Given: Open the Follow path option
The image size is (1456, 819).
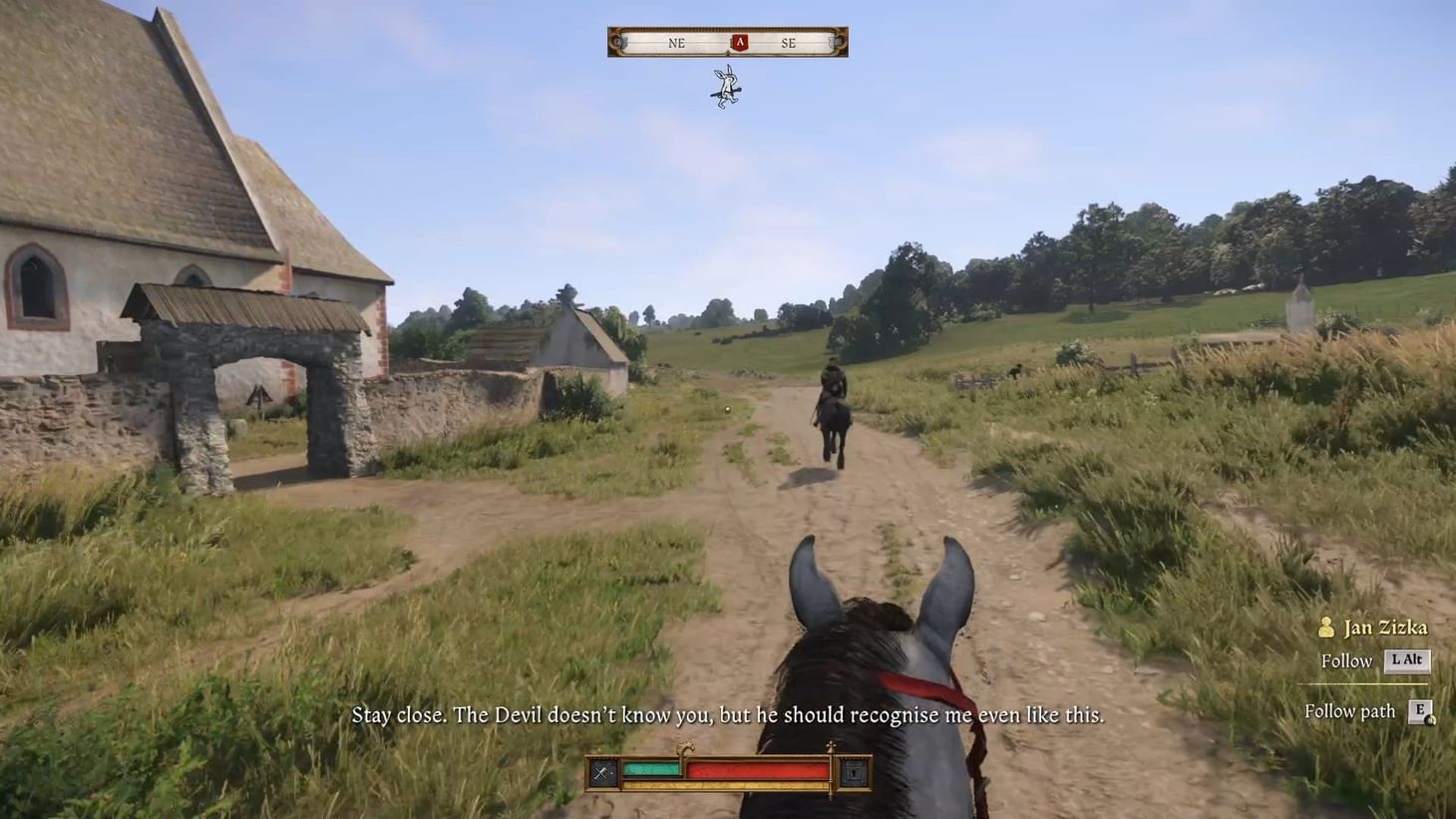Looking at the screenshot, I should [x=1349, y=711].
